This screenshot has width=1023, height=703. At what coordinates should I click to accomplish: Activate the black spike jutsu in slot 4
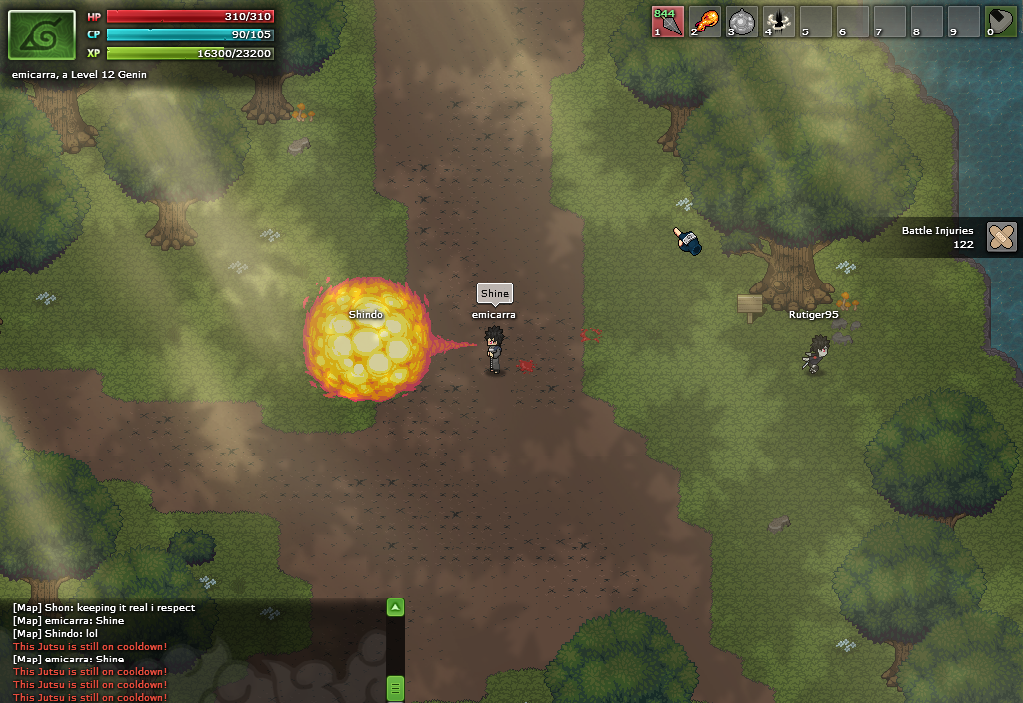[779, 21]
